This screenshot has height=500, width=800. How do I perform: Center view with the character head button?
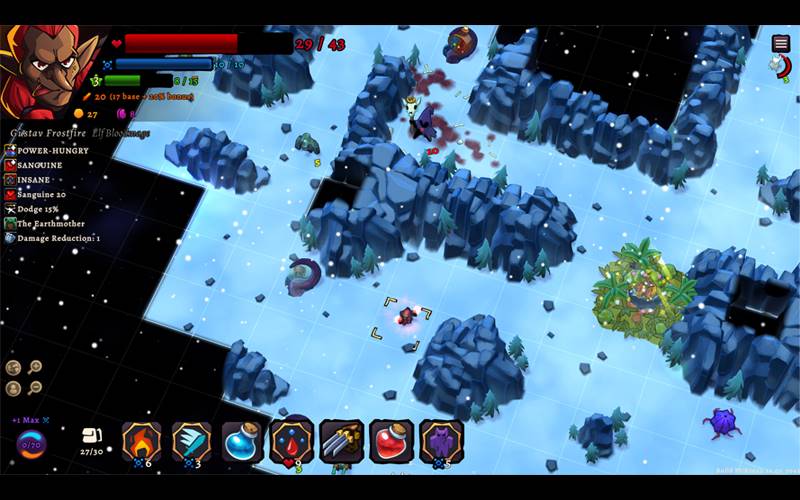pyautogui.click(x=13, y=388)
